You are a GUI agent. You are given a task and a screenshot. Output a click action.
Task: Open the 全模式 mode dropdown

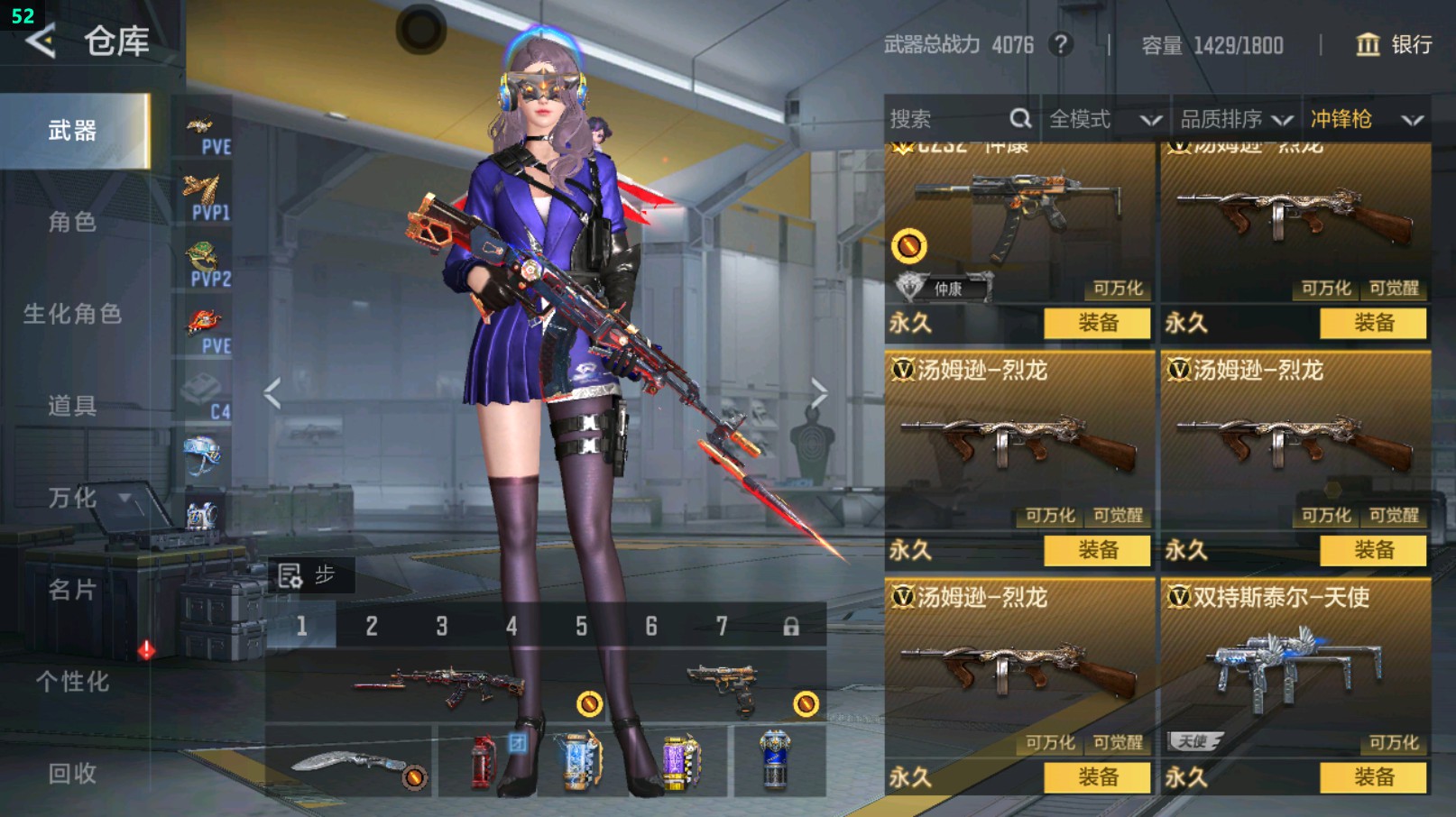click(x=1104, y=119)
